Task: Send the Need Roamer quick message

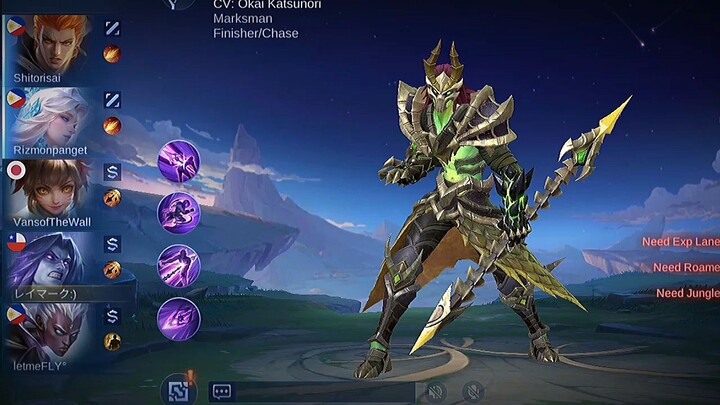Action: point(686,267)
